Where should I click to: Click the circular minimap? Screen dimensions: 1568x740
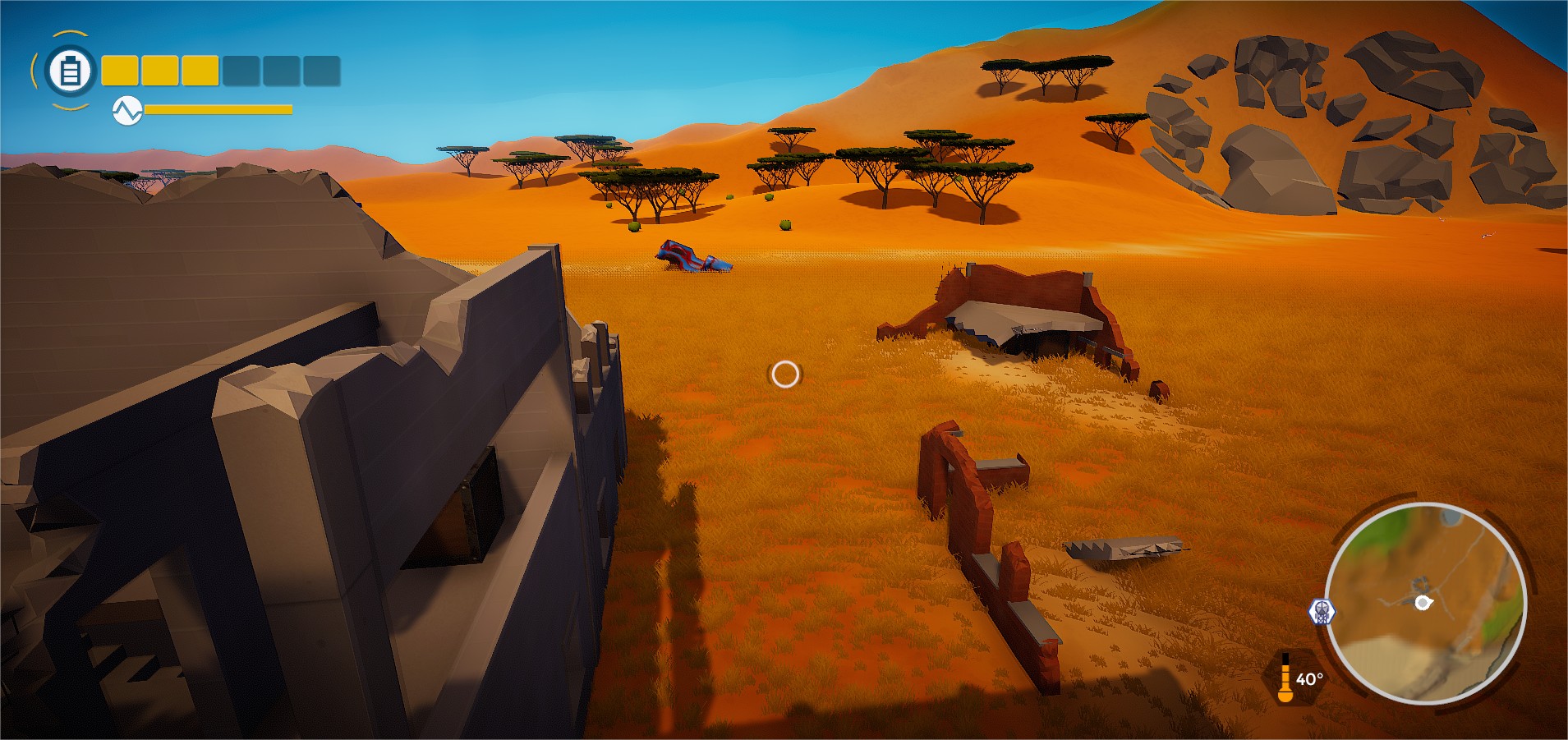(x=1425, y=603)
